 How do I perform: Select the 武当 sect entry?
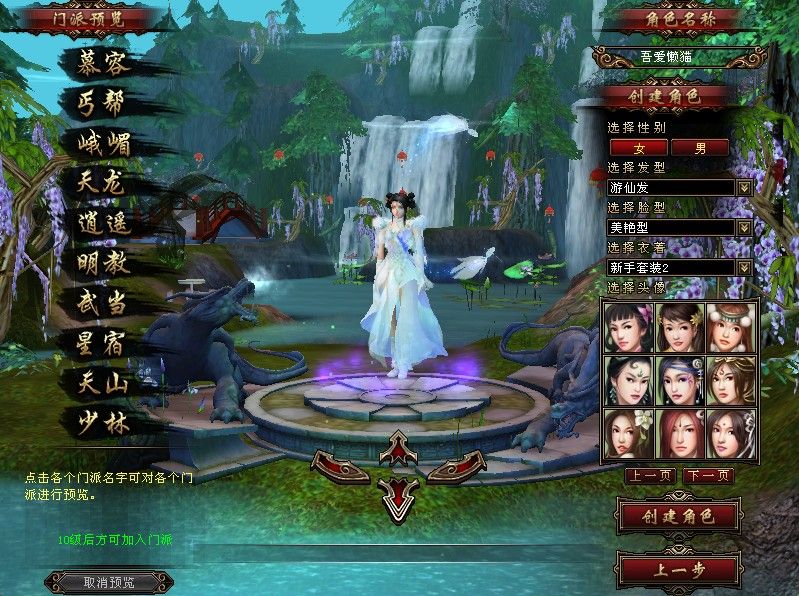coord(104,303)
